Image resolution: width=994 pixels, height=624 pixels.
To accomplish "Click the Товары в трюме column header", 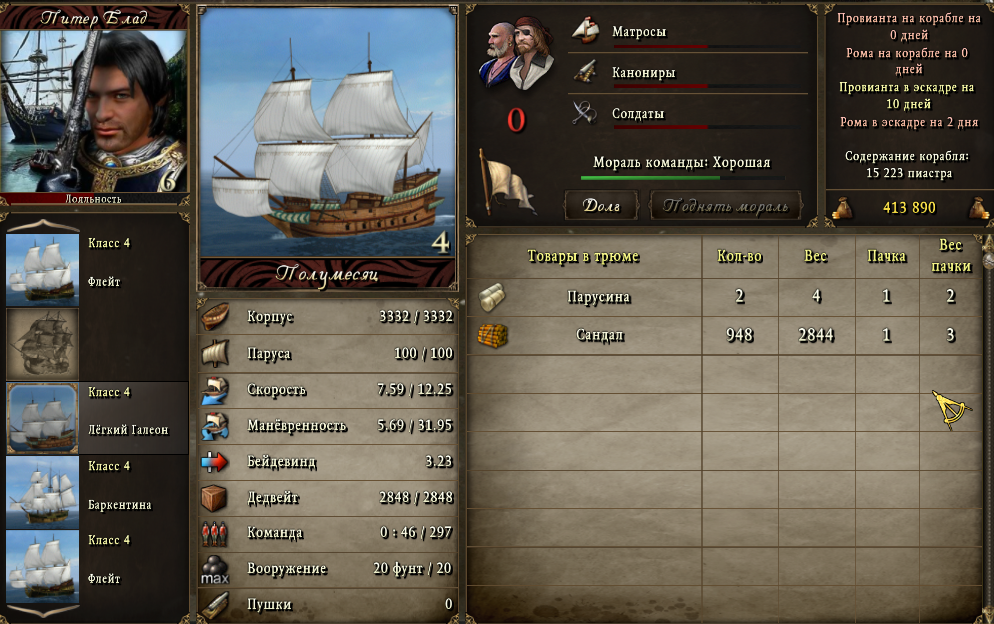I will tap(583, 256).
